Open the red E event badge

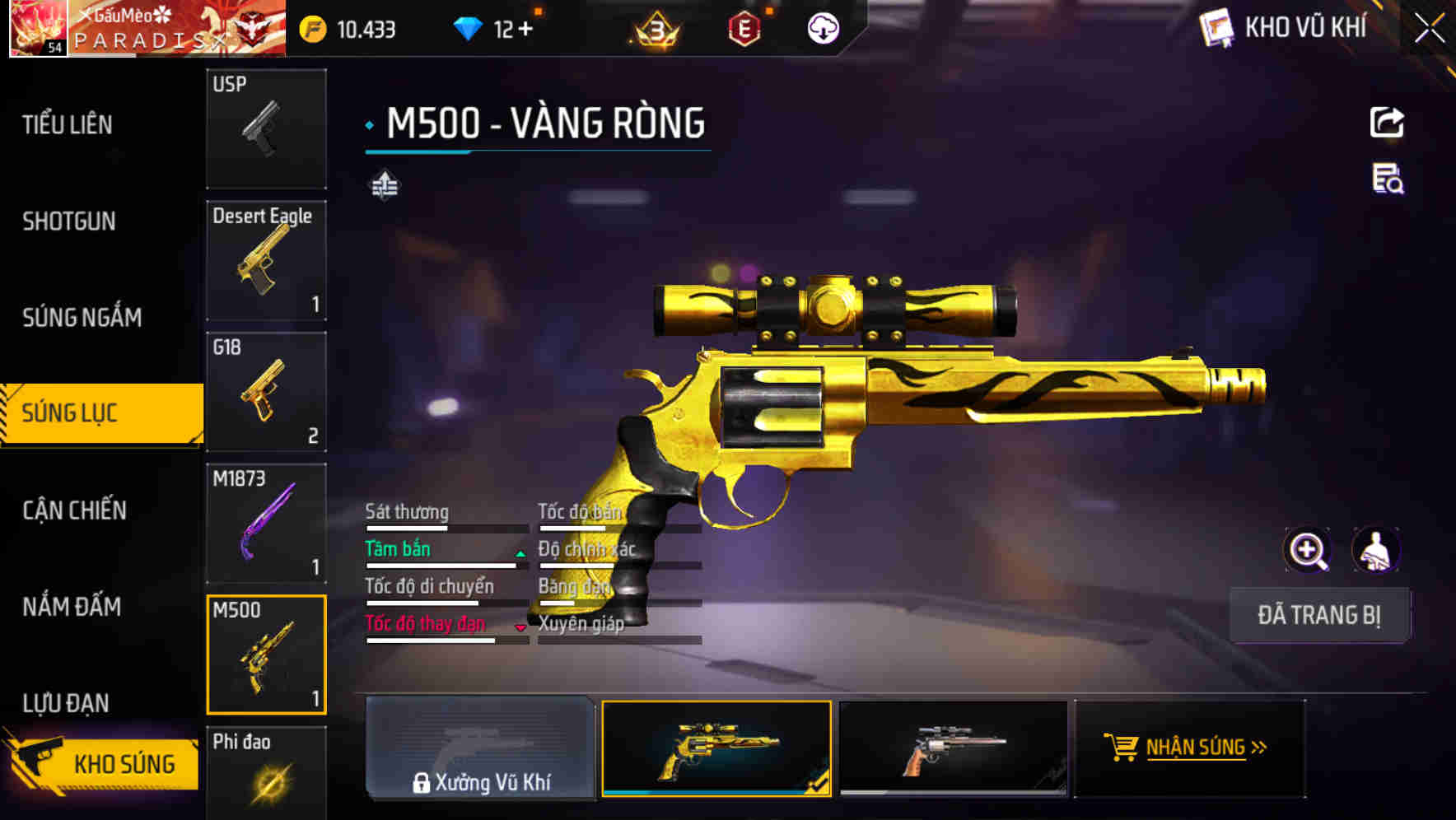pyautogui.click(x=742, y=28)
